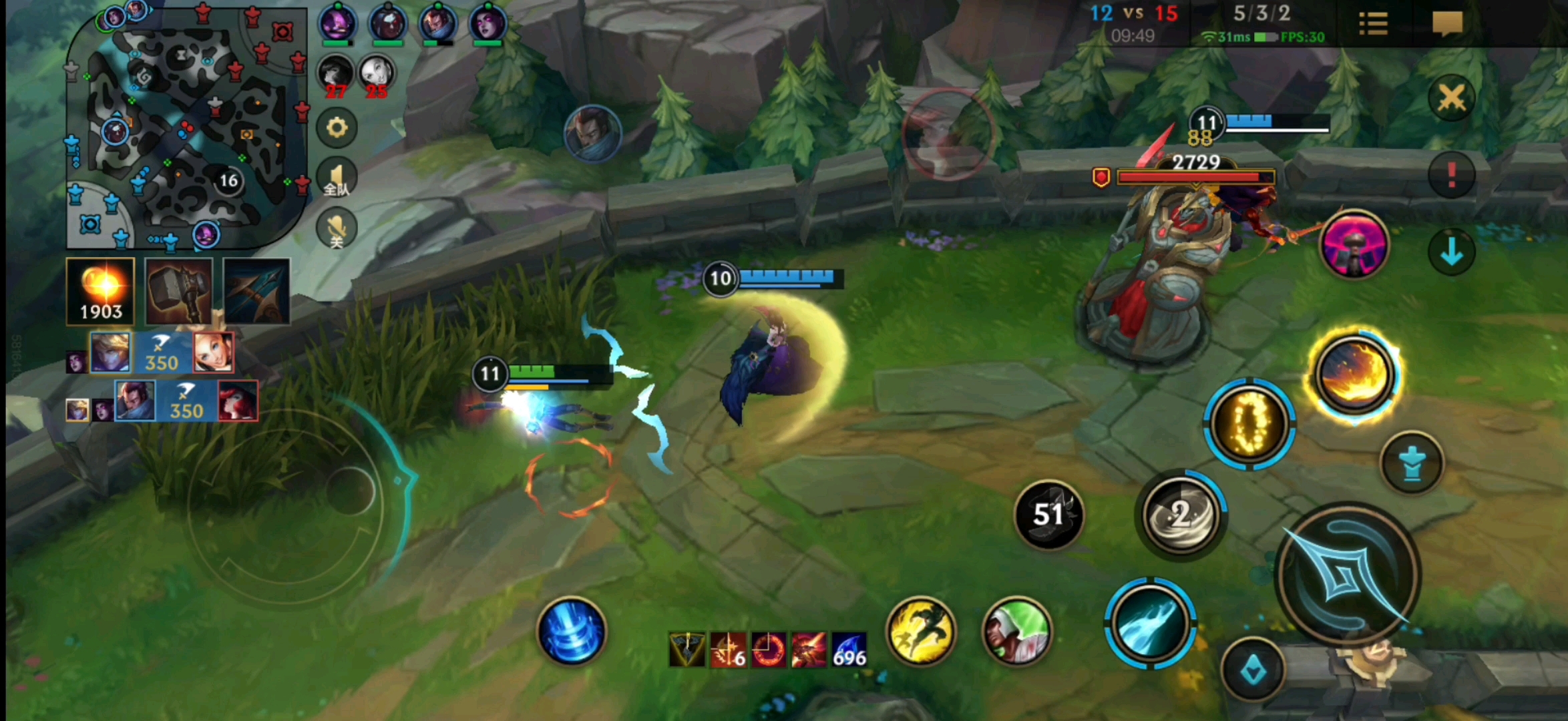Activate the fiery orange ability

pyautogui.click(x=1353, y=375)
